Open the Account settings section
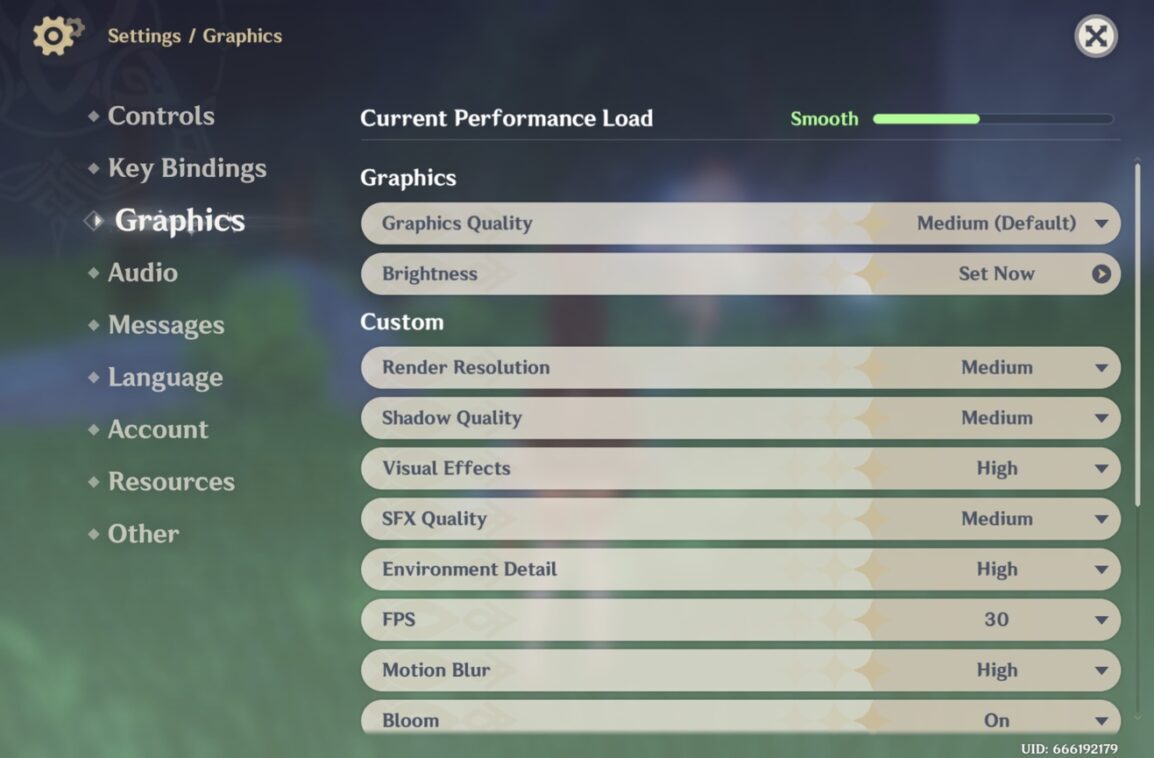The width and height of the screenshot is (1154, 758). 157,429
